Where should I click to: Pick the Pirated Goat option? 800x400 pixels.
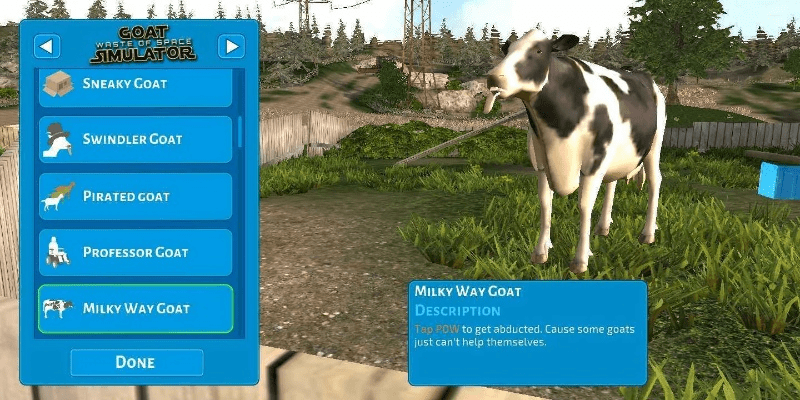[x=135, y=197]
